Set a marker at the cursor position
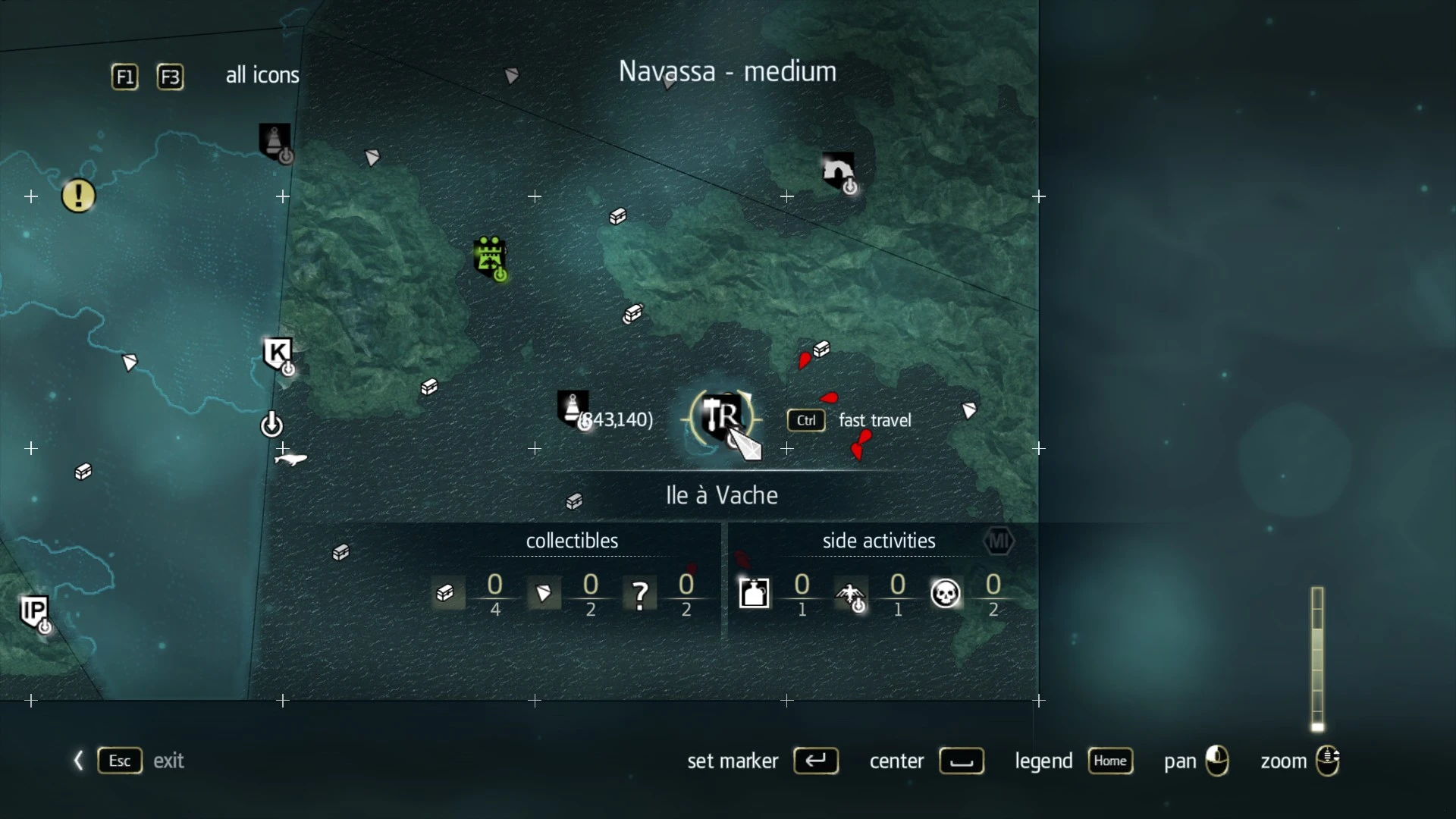 [816, 761]
